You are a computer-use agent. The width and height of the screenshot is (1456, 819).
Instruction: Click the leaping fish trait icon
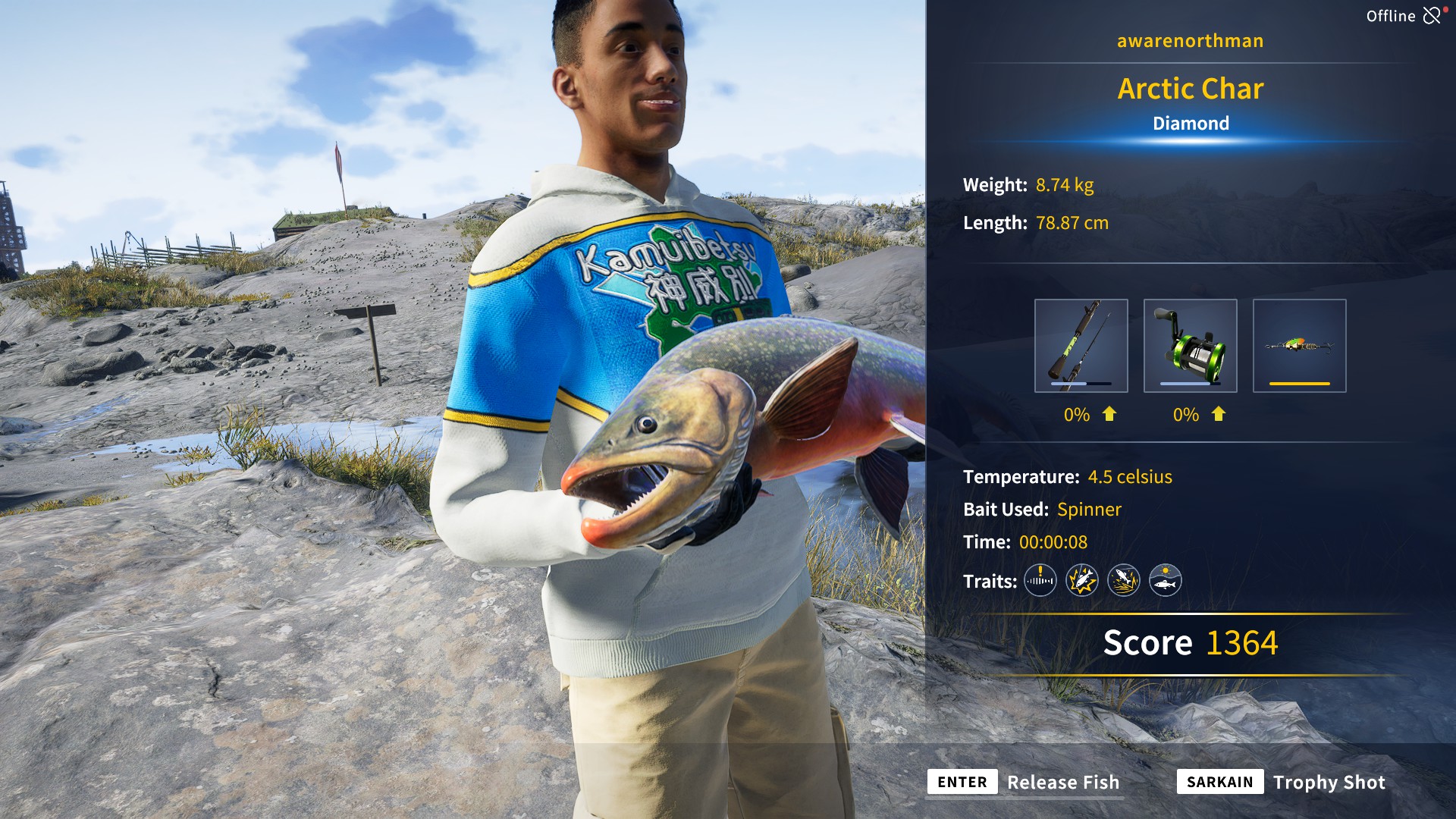click(1125, 581)
